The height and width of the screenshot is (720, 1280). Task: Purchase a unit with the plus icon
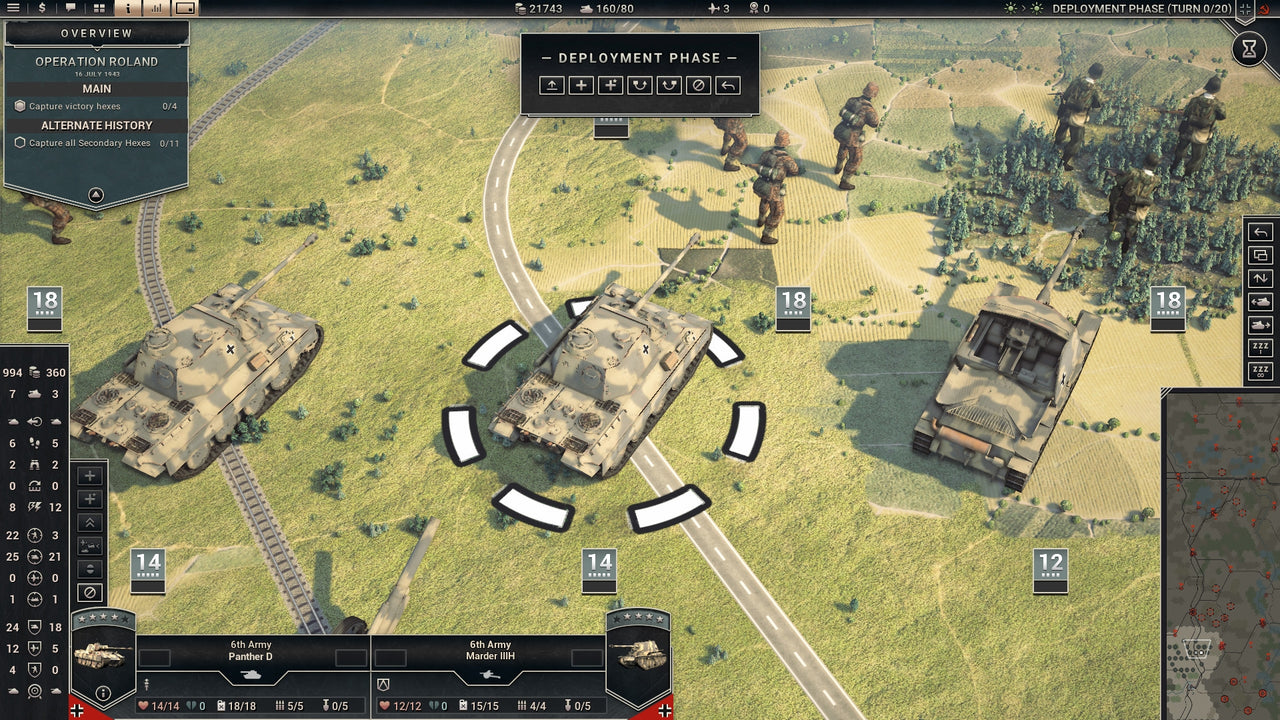[580, 86]
